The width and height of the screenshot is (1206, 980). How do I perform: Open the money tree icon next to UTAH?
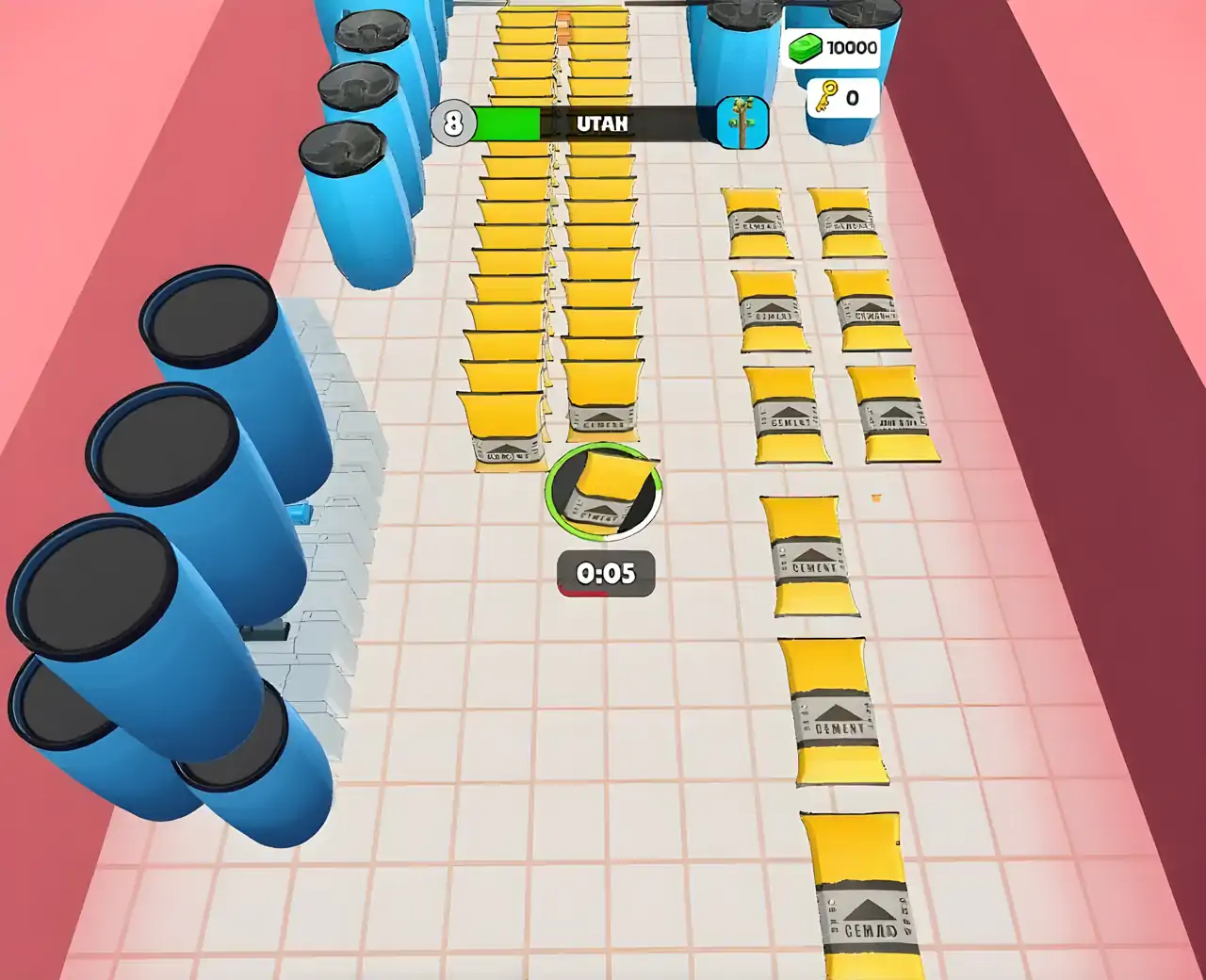point(743,122)
